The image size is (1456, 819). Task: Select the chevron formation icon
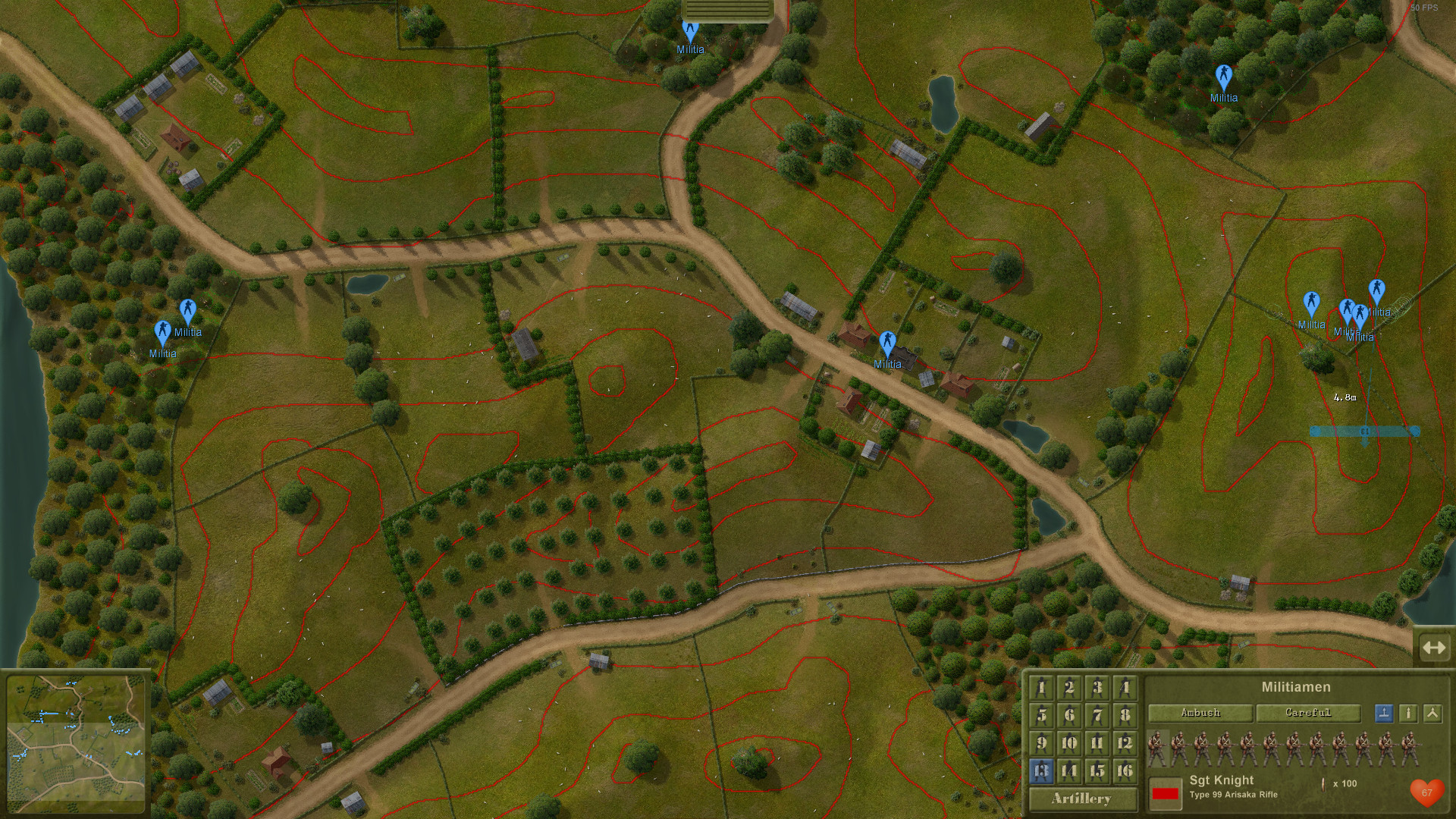[x=1432, y=713]
